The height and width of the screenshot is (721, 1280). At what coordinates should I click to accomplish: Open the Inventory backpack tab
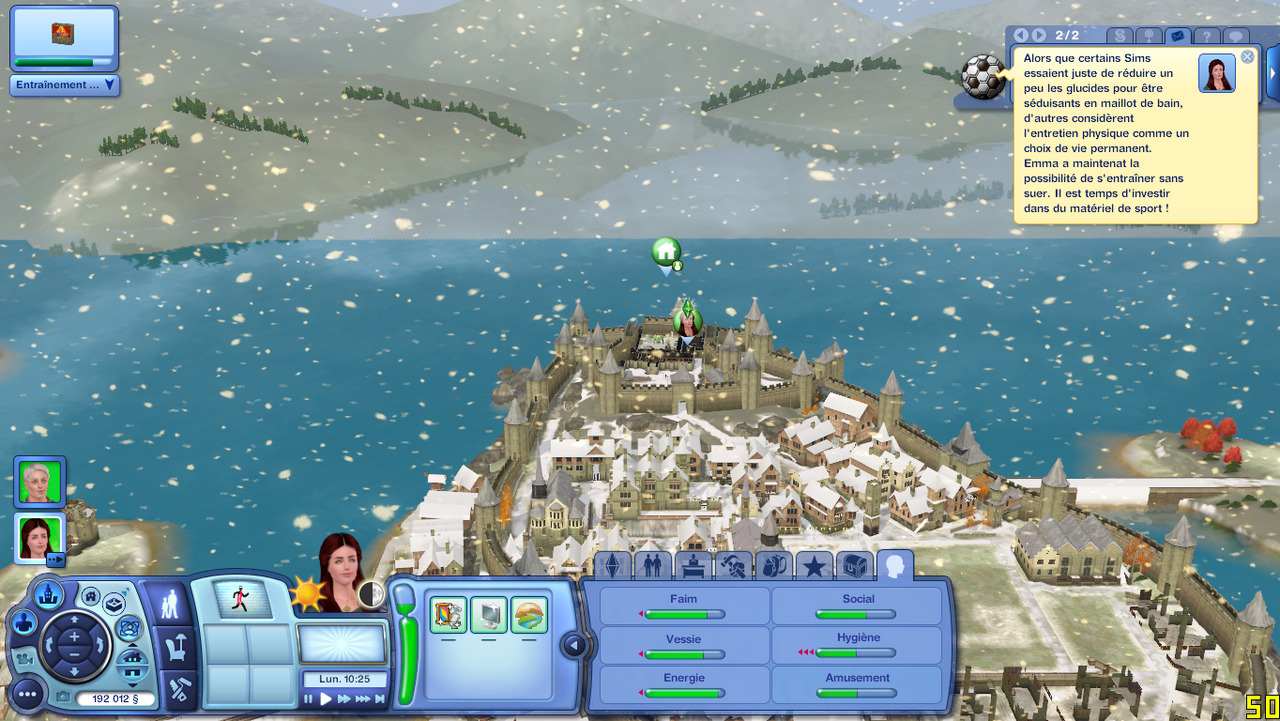773,566
